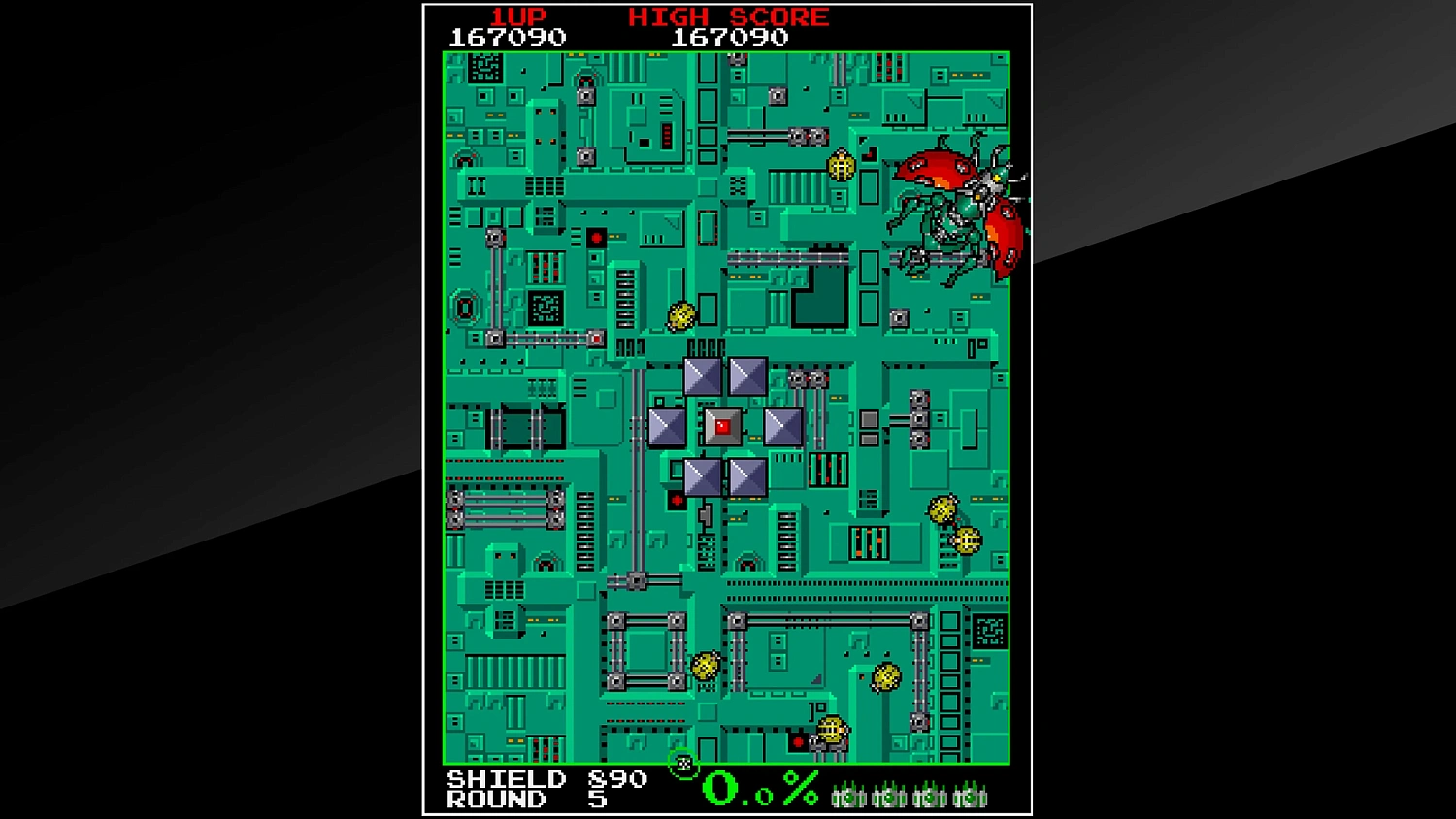Click the yellow beetle at the bottom of the maze
1456x819 pixels.
pyautogui.click(x=830, y=729)
